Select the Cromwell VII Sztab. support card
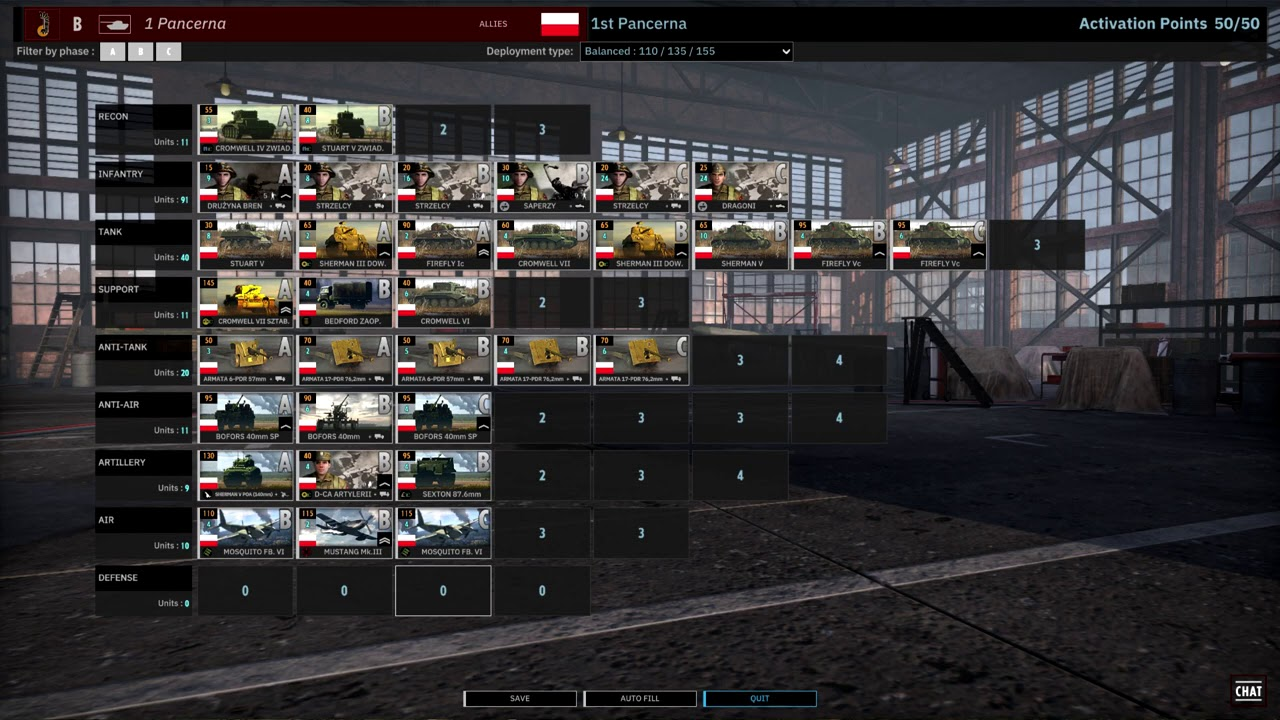This screenshot has width=1280, height=720. (246, 302)
